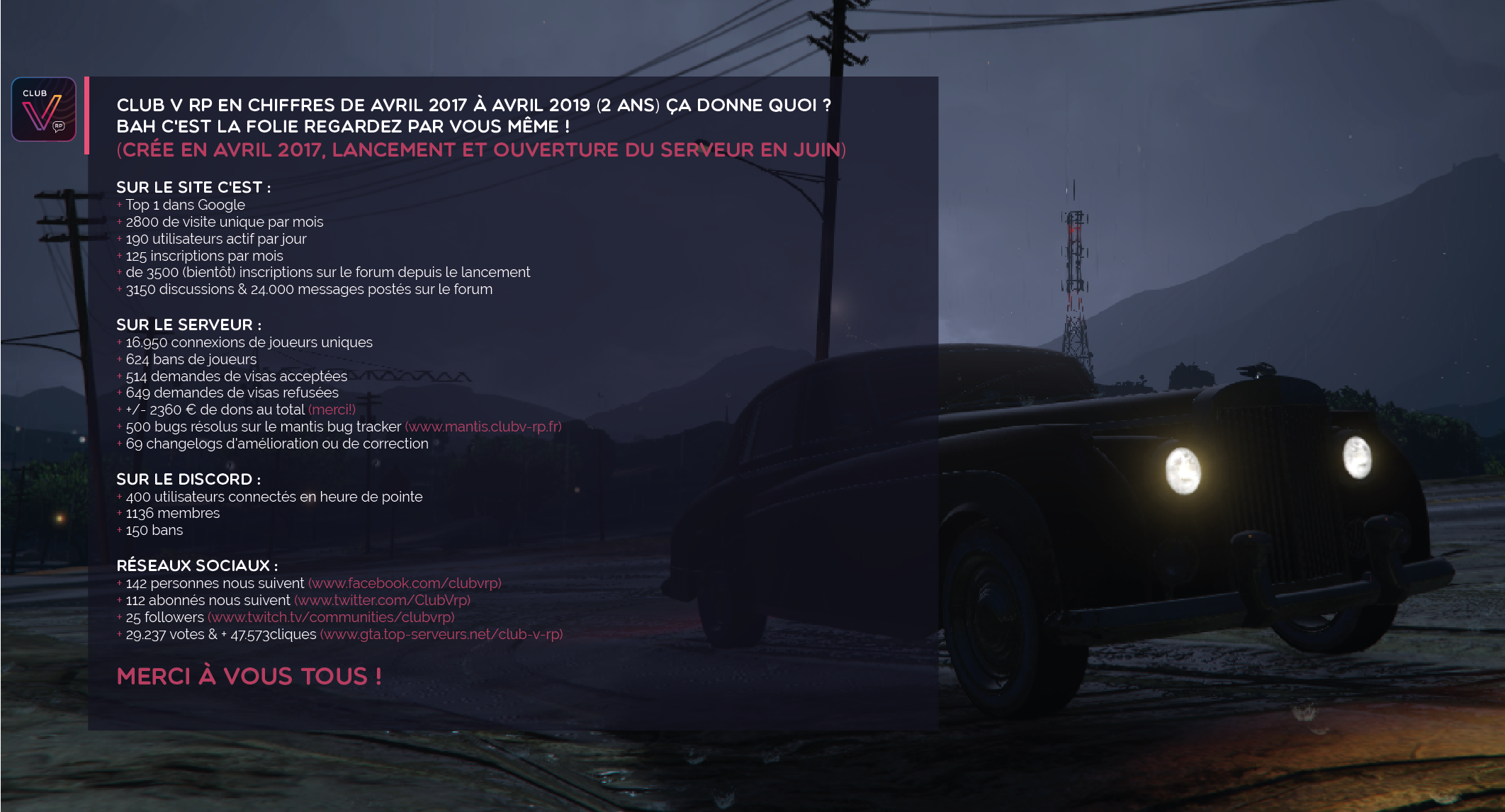This screenshot has height=812, width=1505.
Task: Click the Club V RP logo
Action: click(44, 109)
